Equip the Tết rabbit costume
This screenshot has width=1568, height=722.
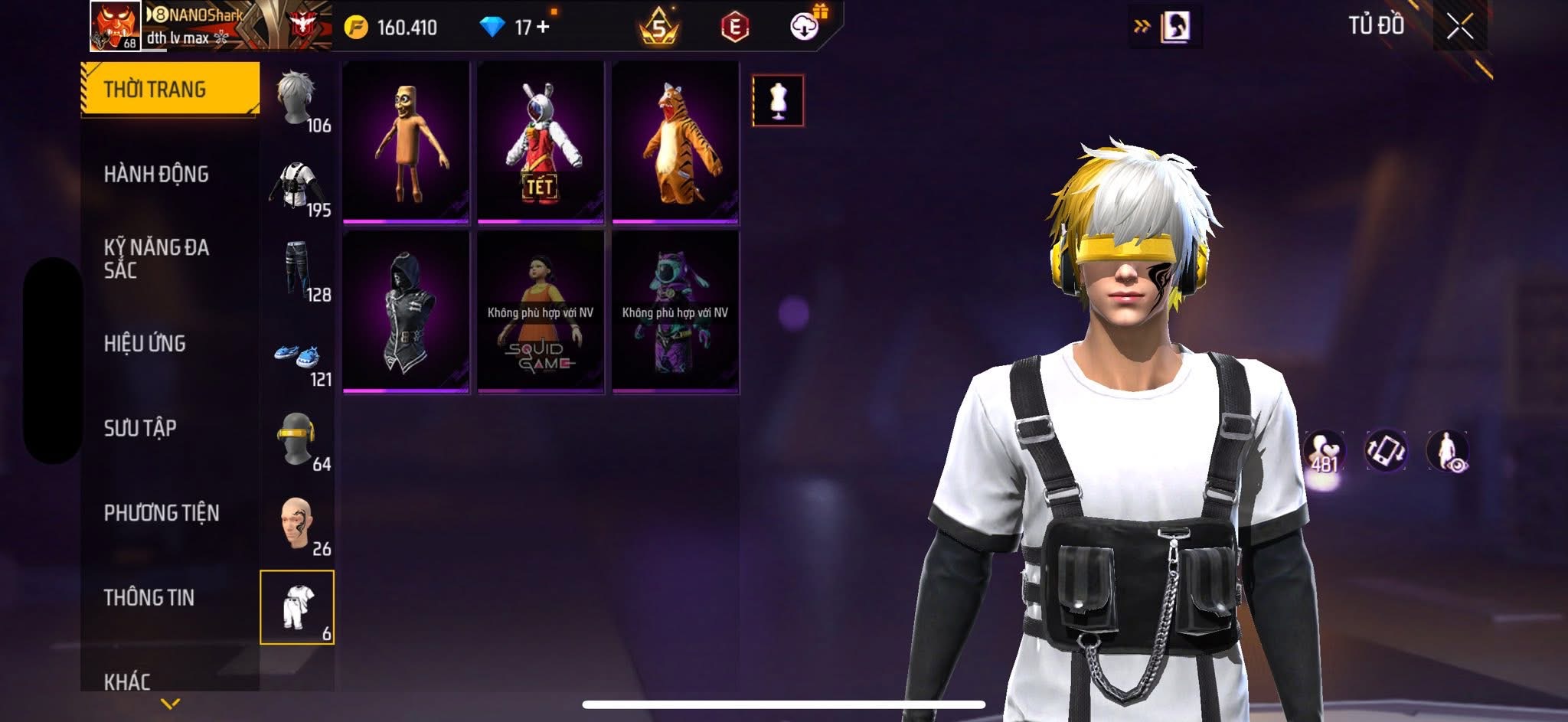pyautogui.click(x=541, y=142)
